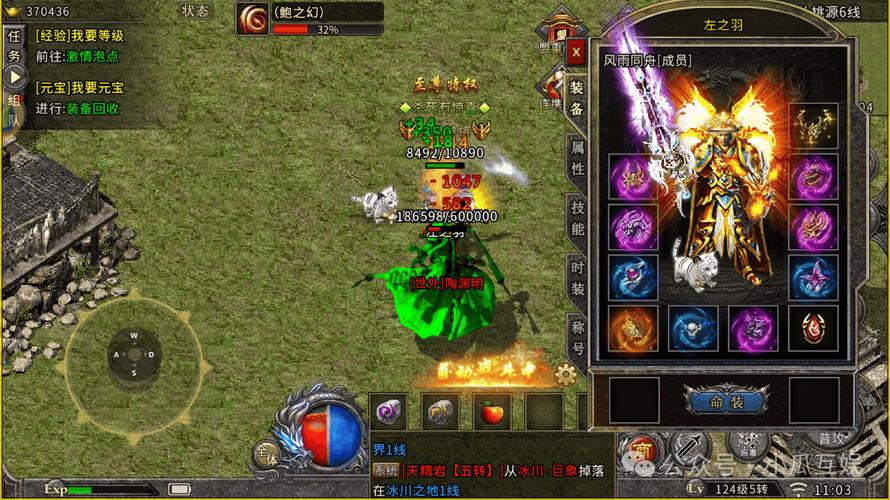Switch to the 属性 attributes tab
The height and width of the screenshot is (500, 890).
pos(577,157)
